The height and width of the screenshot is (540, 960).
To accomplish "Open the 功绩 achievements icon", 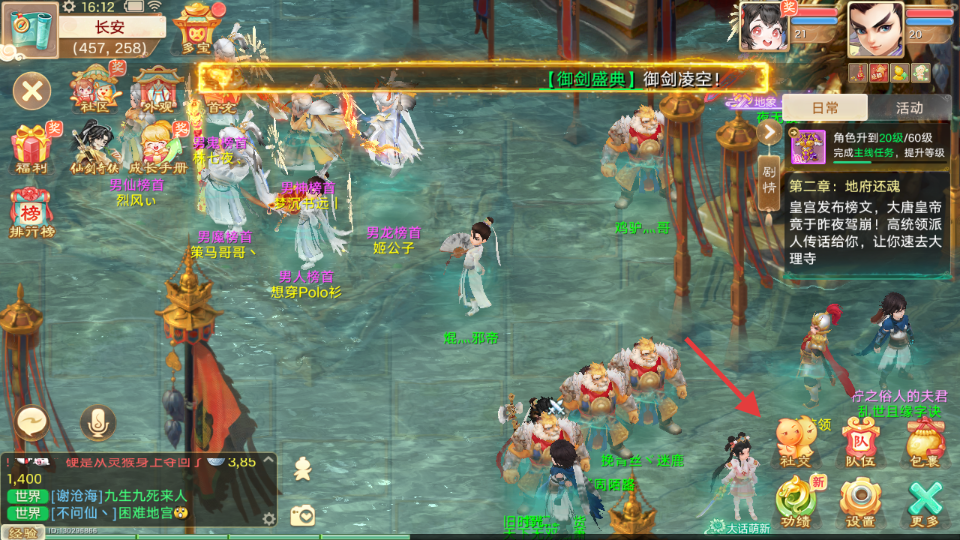I will coord(796,500).
